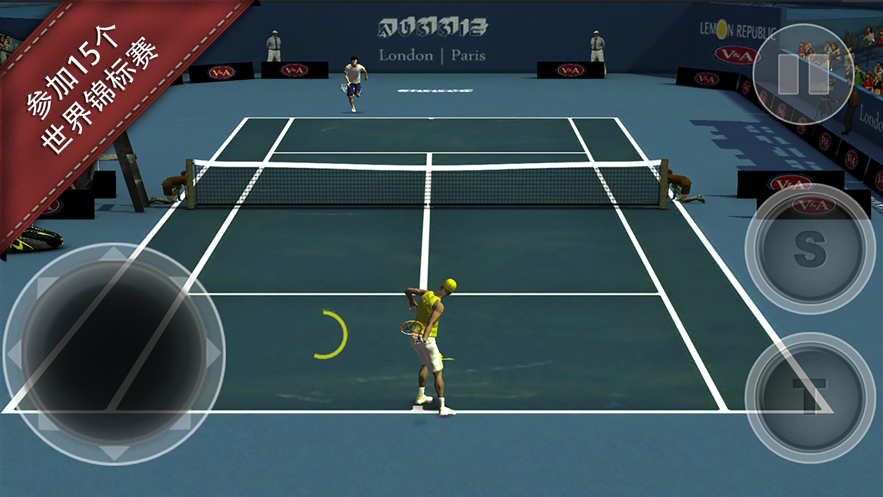Hit the T shot button
Viewport: 883px width, 497px height.
[x=808, y=389]
